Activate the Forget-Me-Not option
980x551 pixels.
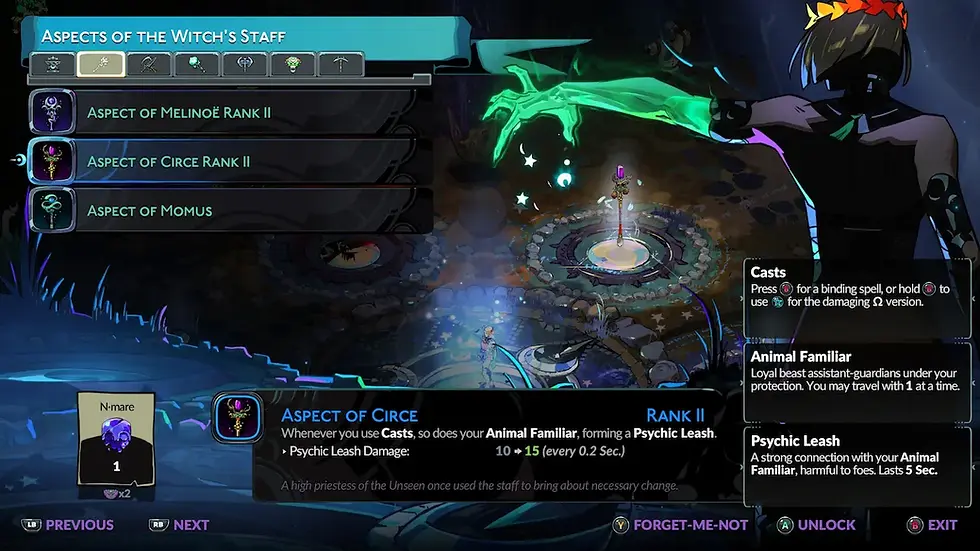point(685,524)
